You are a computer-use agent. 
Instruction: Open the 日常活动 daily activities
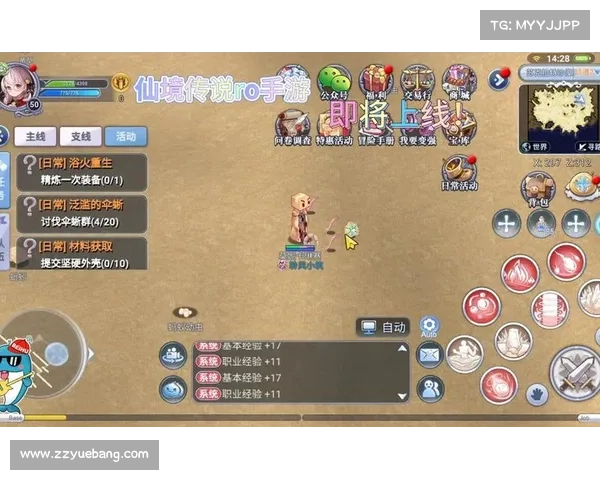pos(458,171)
